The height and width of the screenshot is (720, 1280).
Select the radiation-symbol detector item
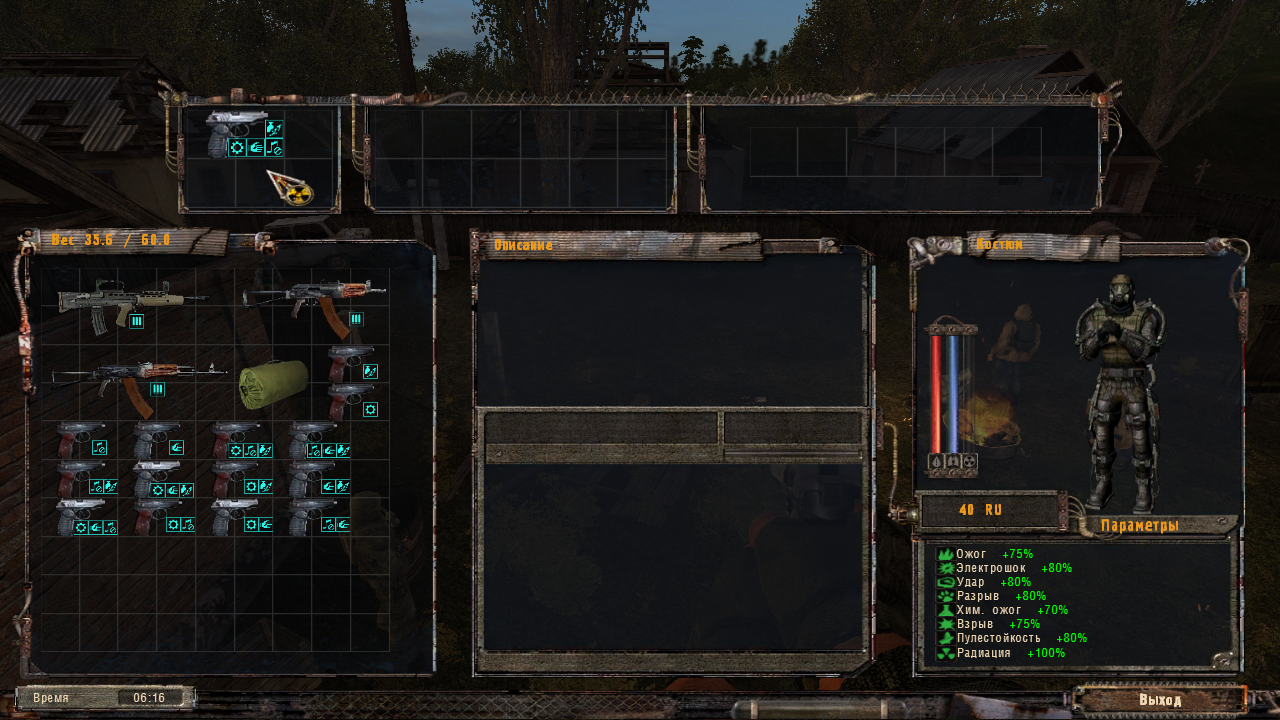[x=290, y=186]
